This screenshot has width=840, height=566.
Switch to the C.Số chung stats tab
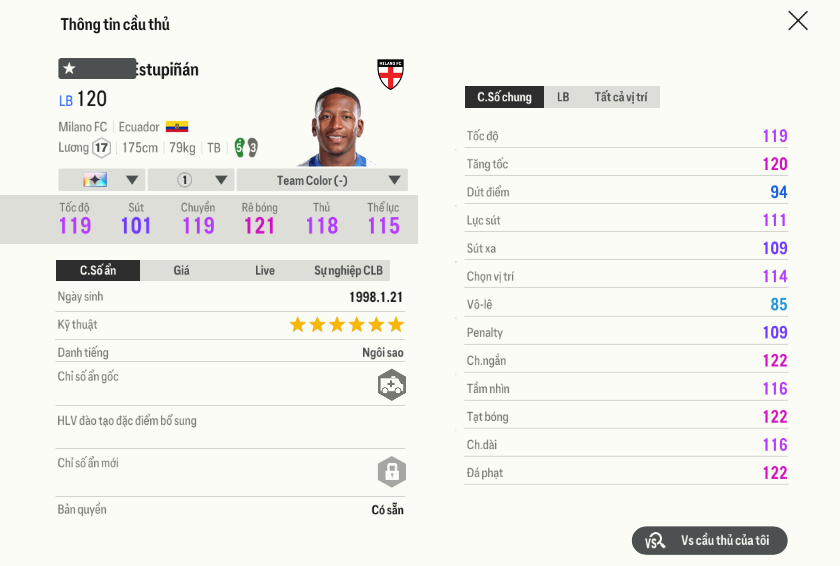504,97
